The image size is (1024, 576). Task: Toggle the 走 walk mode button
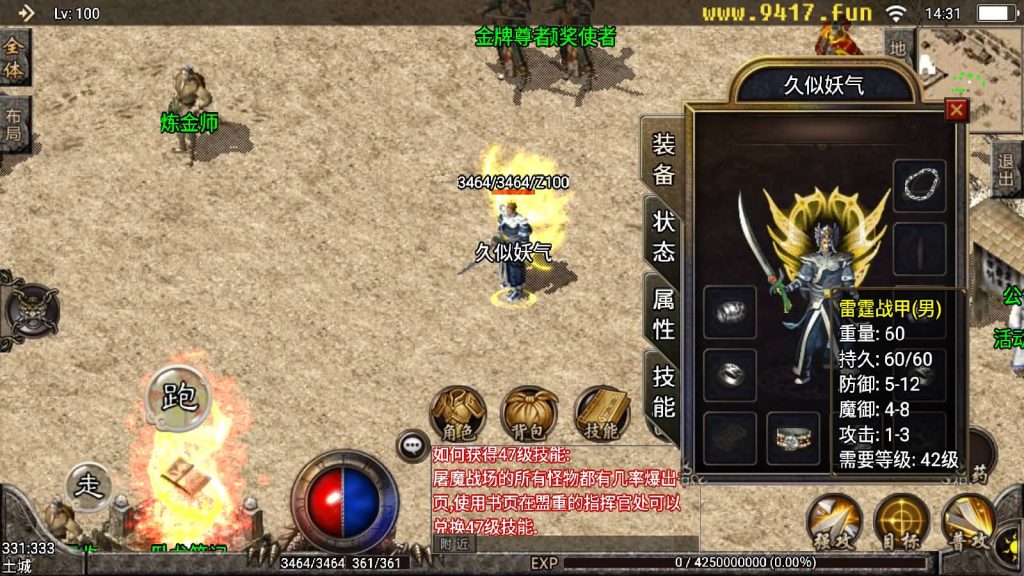[x=90, y=486]
